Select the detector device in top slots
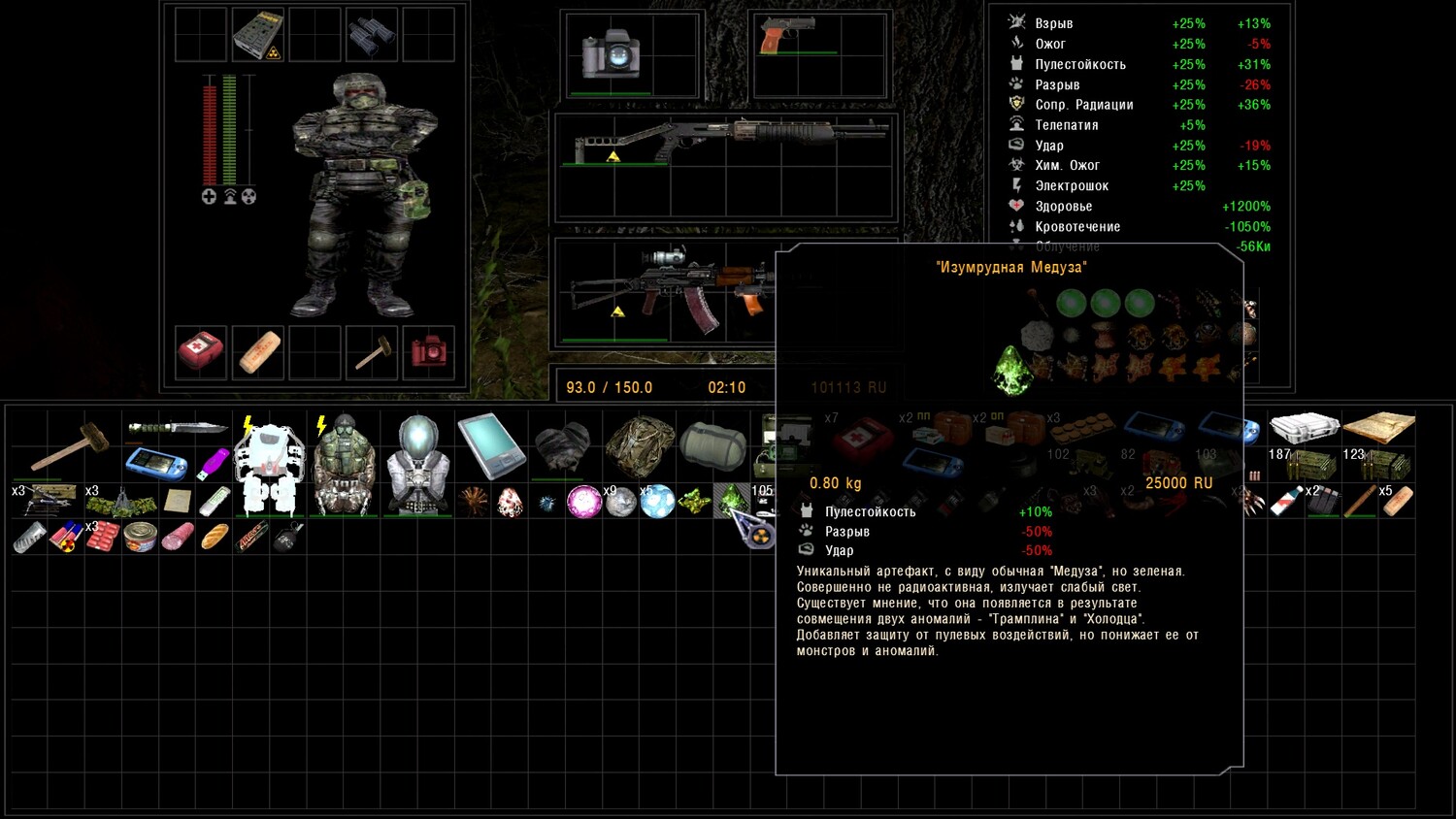Image resolution: width=1456 pixels, height=819 pixels. pos(257,35)
